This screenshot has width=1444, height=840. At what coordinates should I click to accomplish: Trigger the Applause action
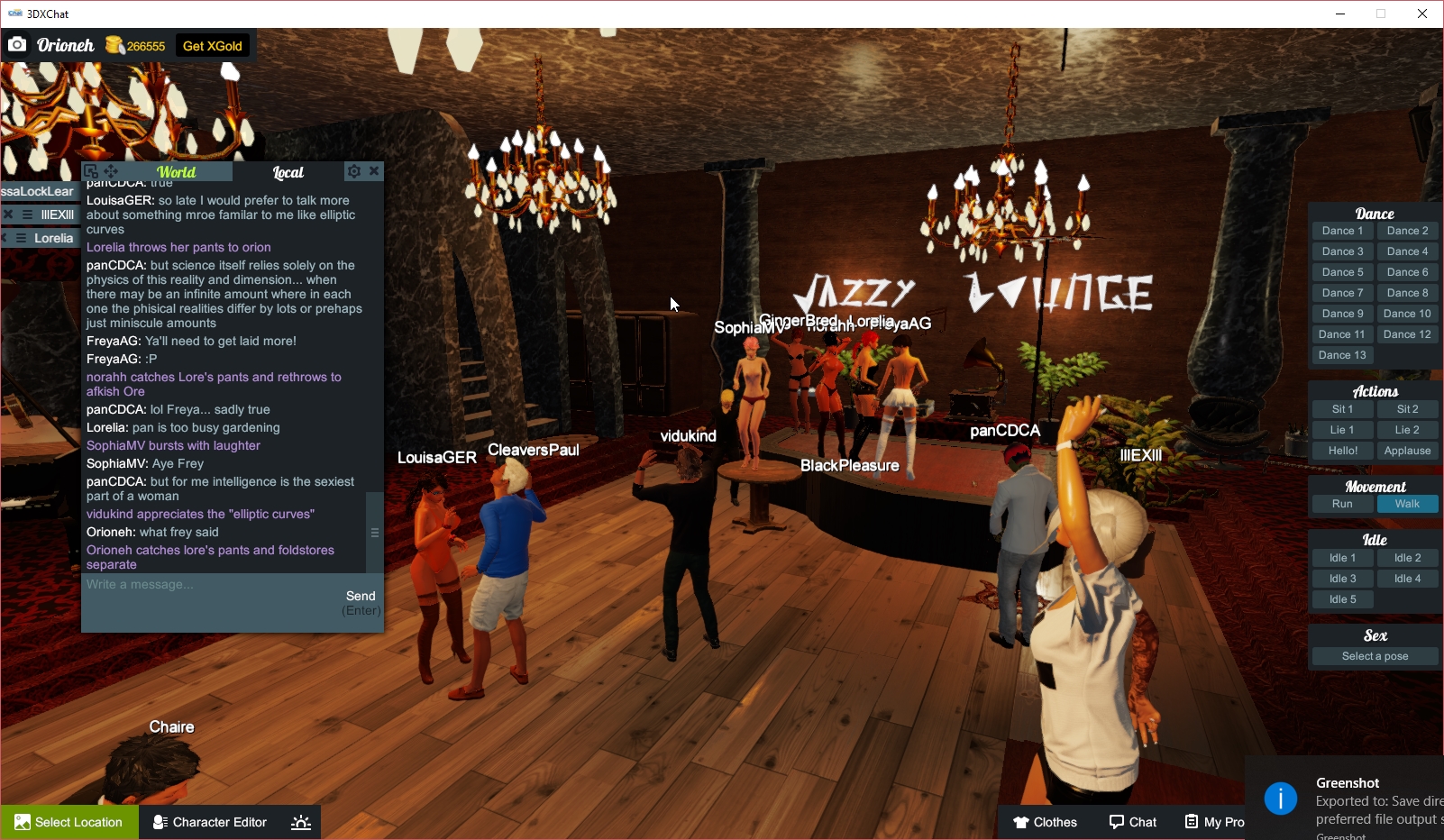[1407, 450]
